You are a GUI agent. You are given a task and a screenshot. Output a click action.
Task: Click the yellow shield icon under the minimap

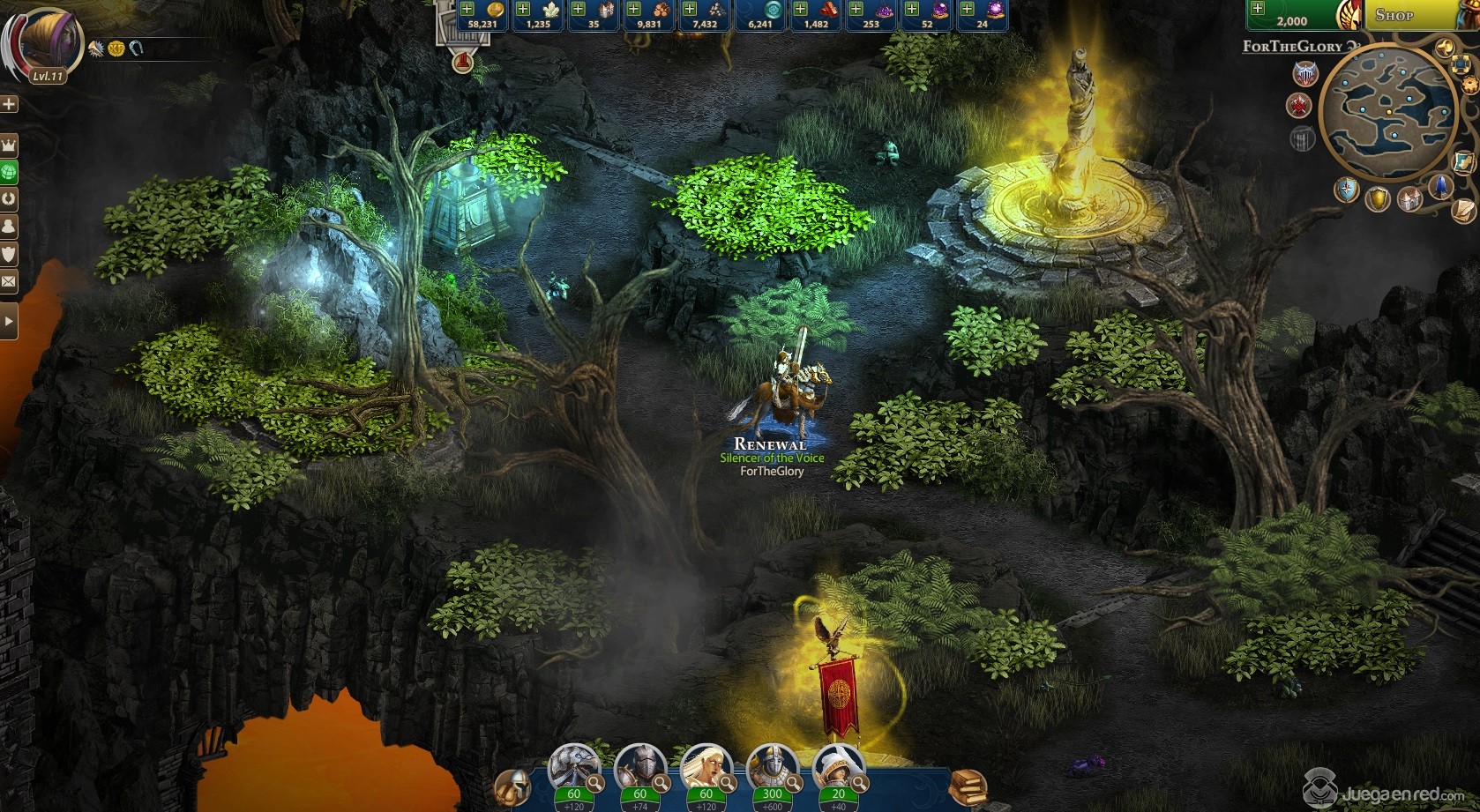pos(1377,198)
